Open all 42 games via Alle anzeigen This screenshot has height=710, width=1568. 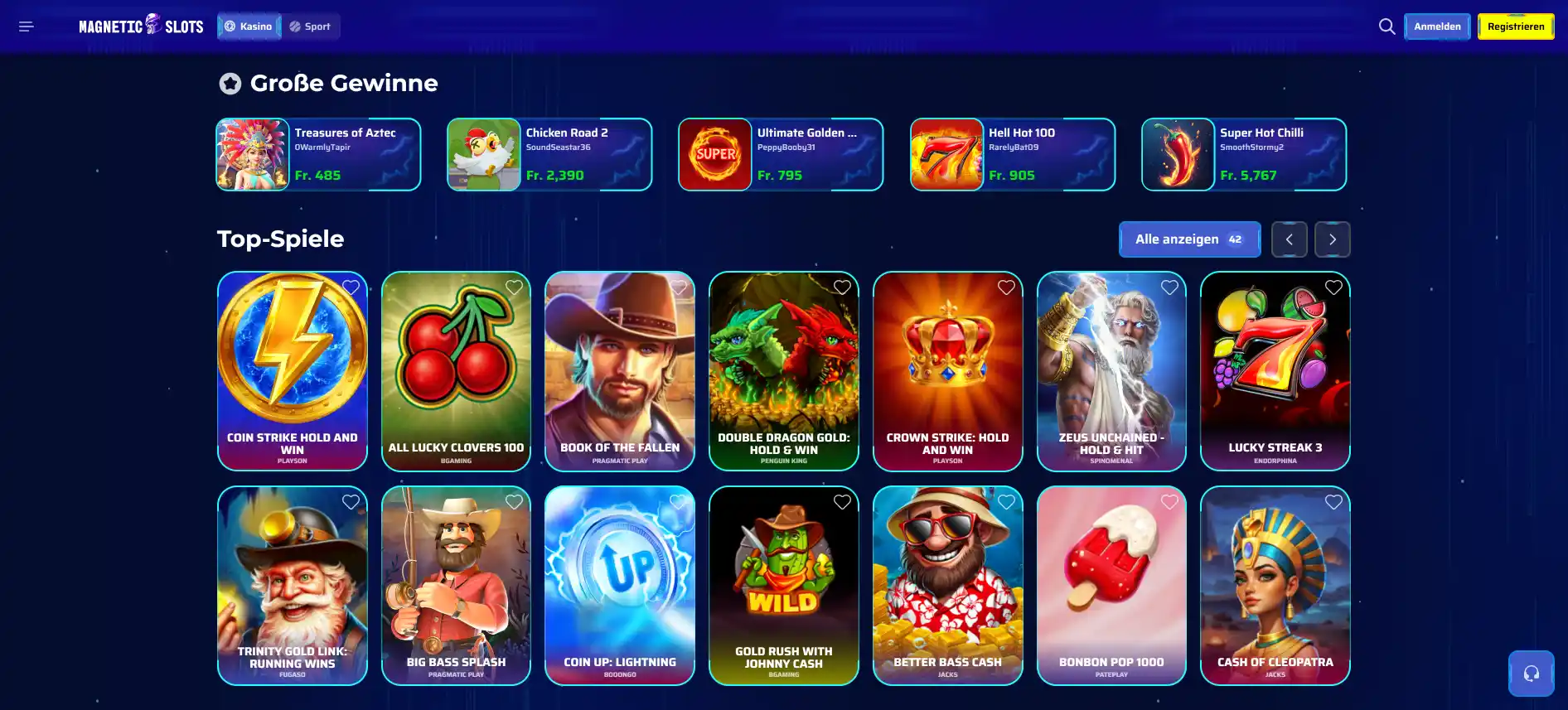tap(1189, 239)
